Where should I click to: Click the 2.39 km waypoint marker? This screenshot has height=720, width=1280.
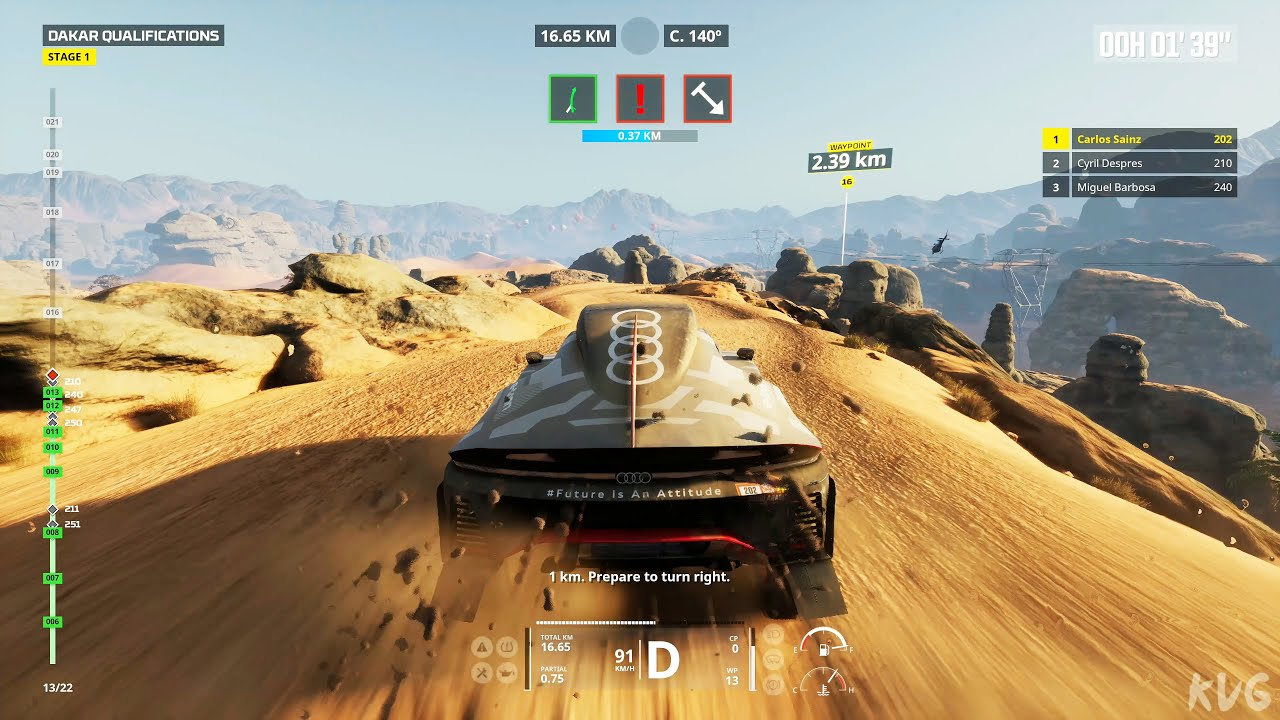(849, 158)
